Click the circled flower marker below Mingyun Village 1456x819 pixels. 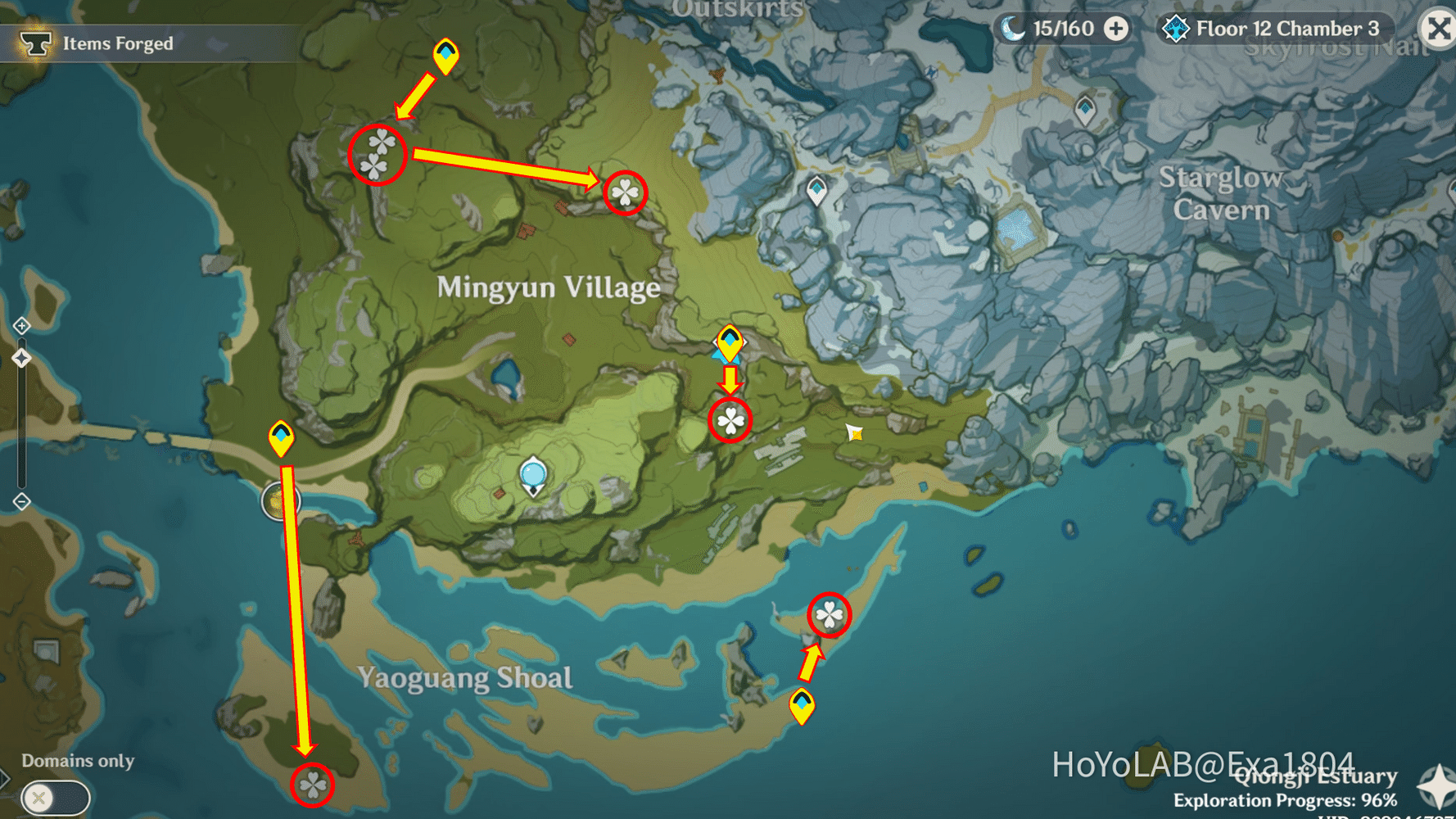pyautogui.click(x=729, y=423)
